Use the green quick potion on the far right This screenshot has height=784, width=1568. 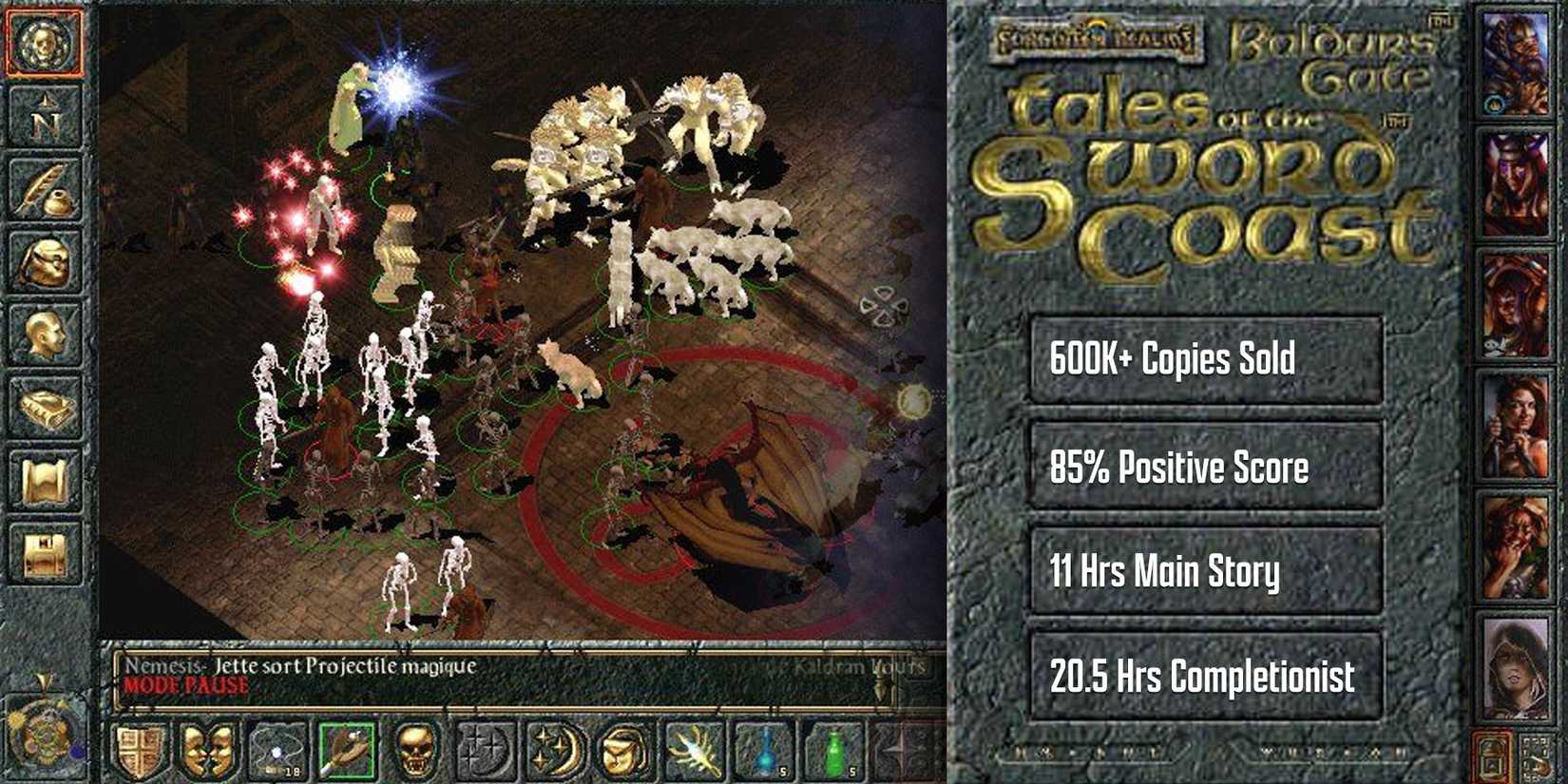point(833,751)
